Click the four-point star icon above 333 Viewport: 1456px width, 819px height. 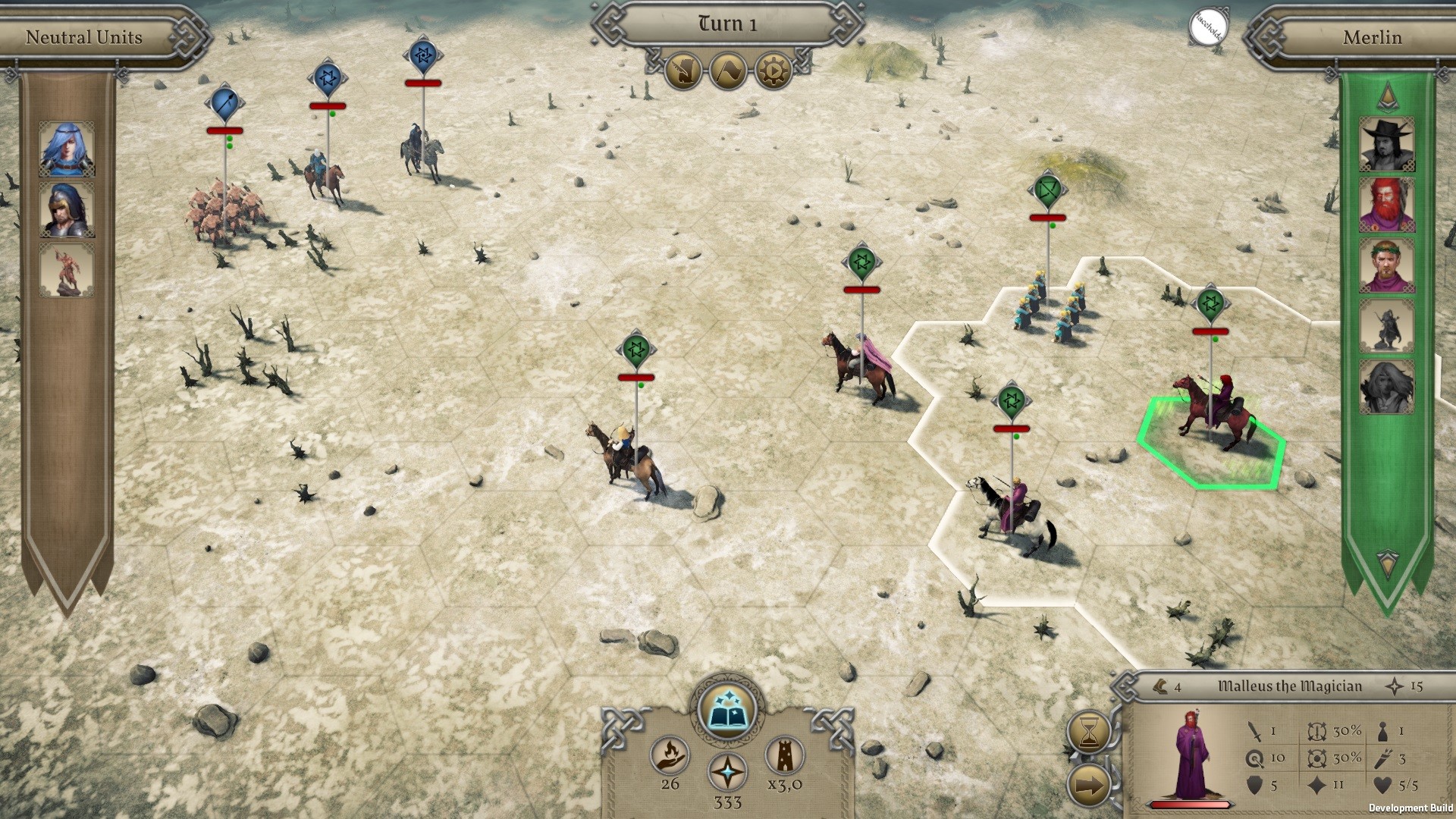tap(727, 773)
